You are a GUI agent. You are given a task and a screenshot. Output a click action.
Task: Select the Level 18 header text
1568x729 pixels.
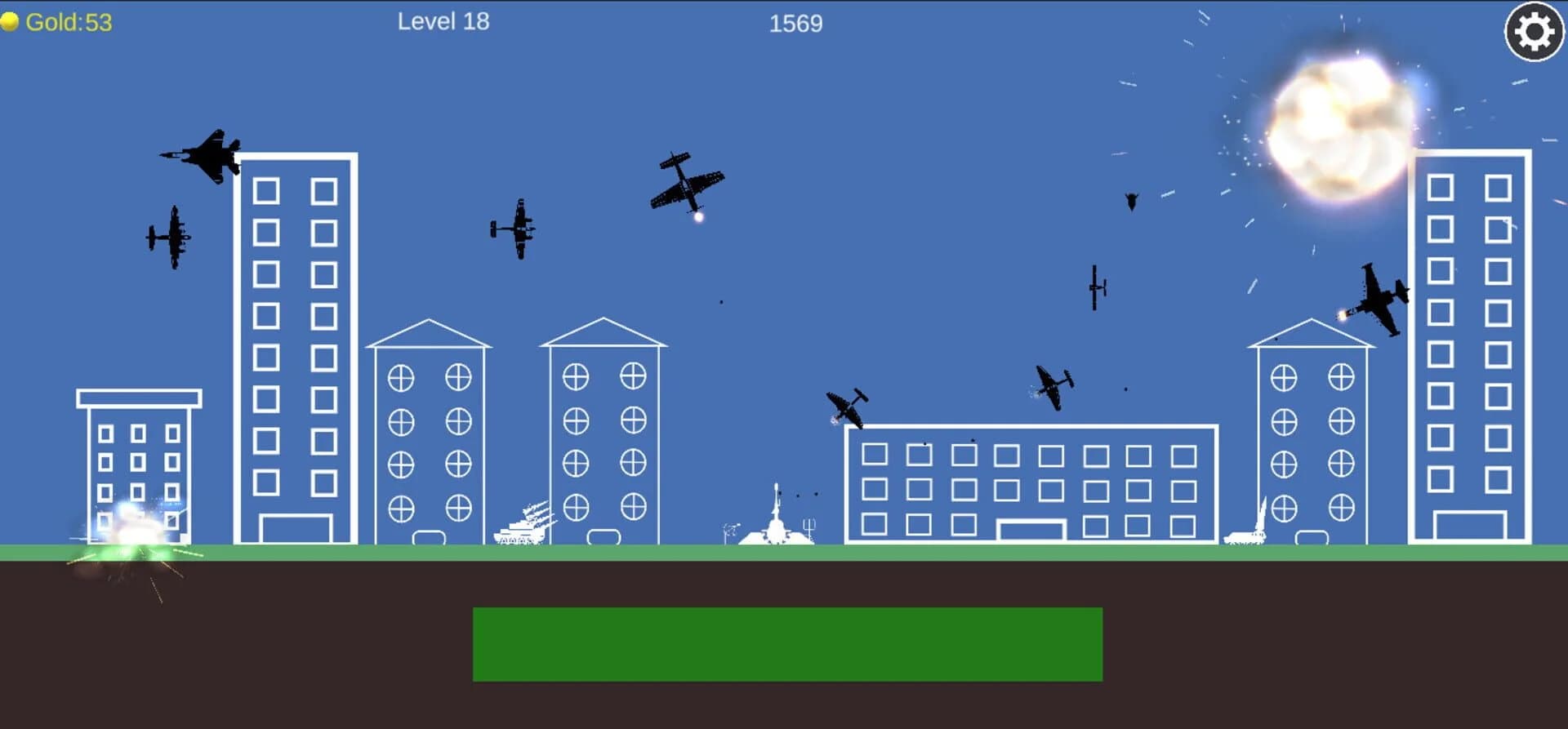click(x=443, y=21)
